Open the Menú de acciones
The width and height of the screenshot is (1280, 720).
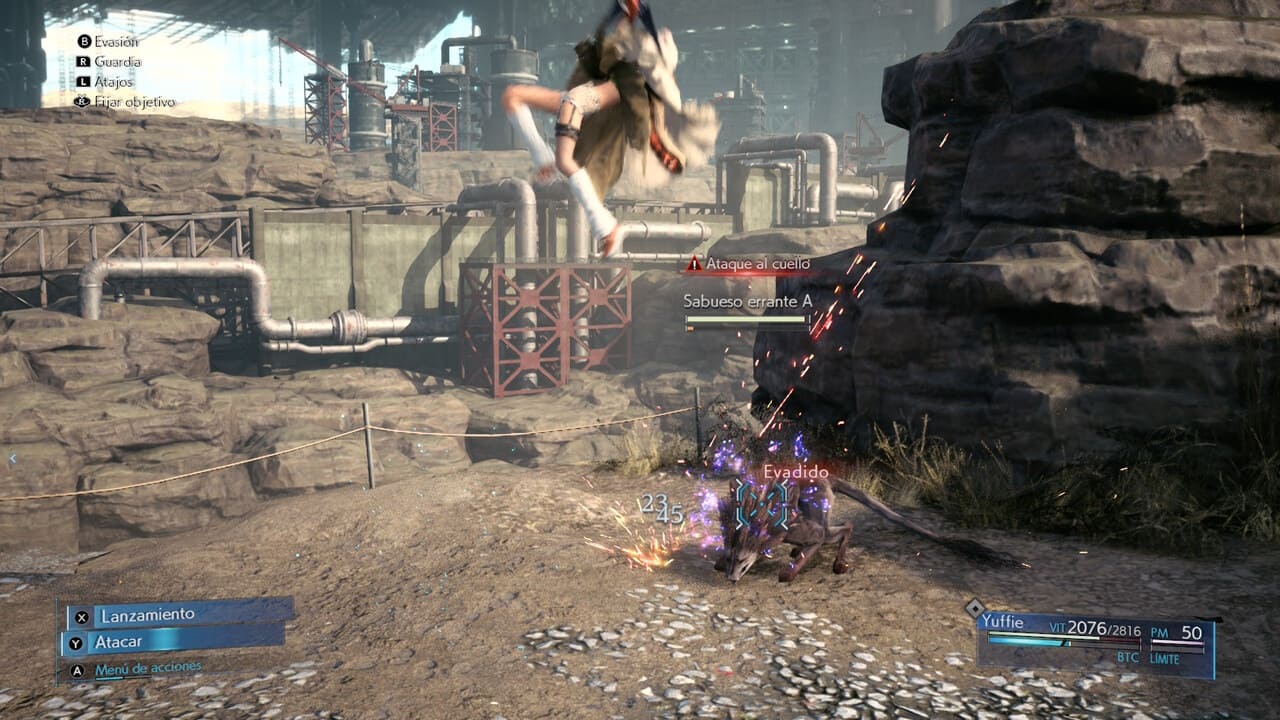148,668
